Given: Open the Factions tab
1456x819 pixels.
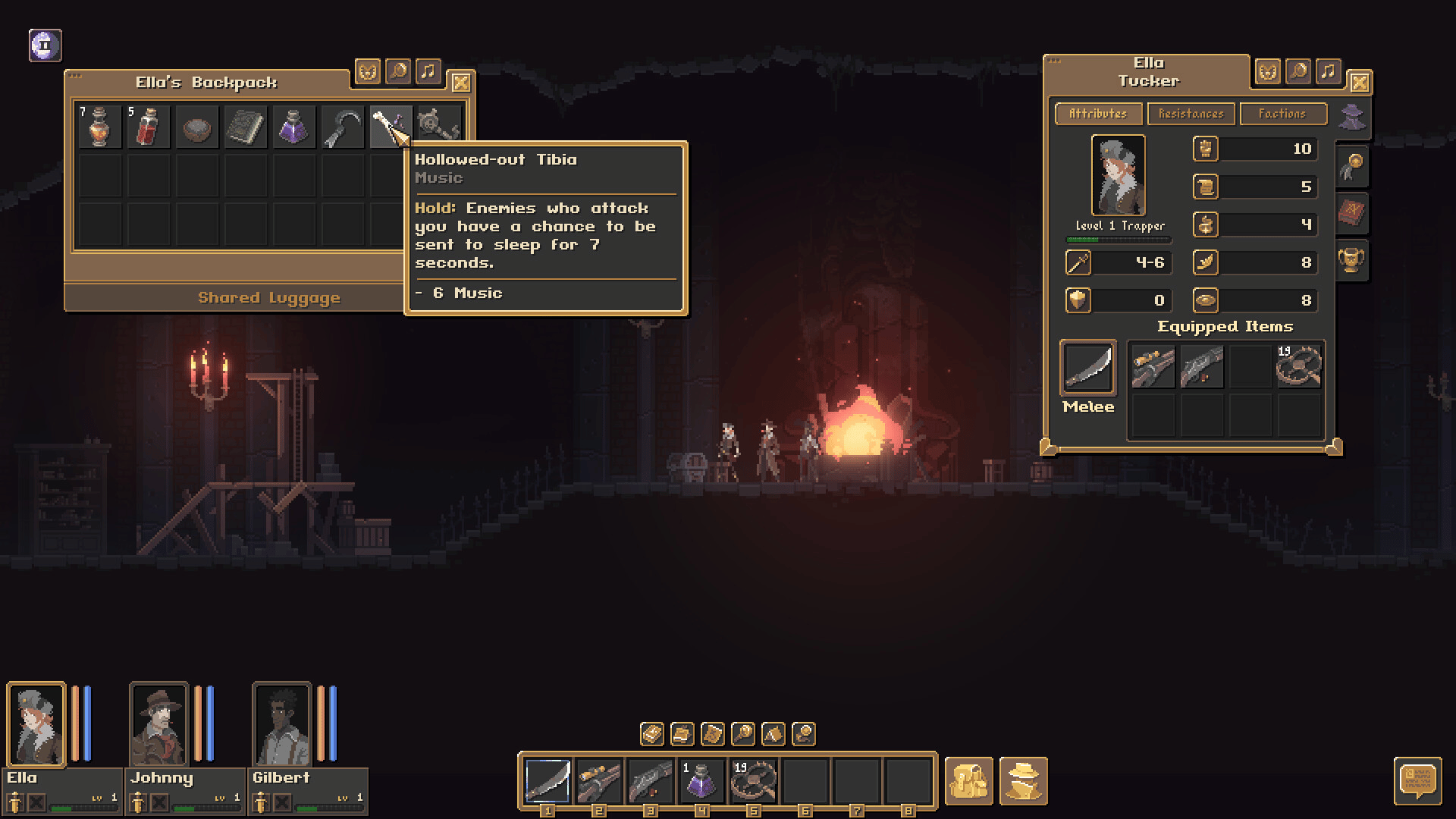Looking at the screenshot, I should 1282,114.
